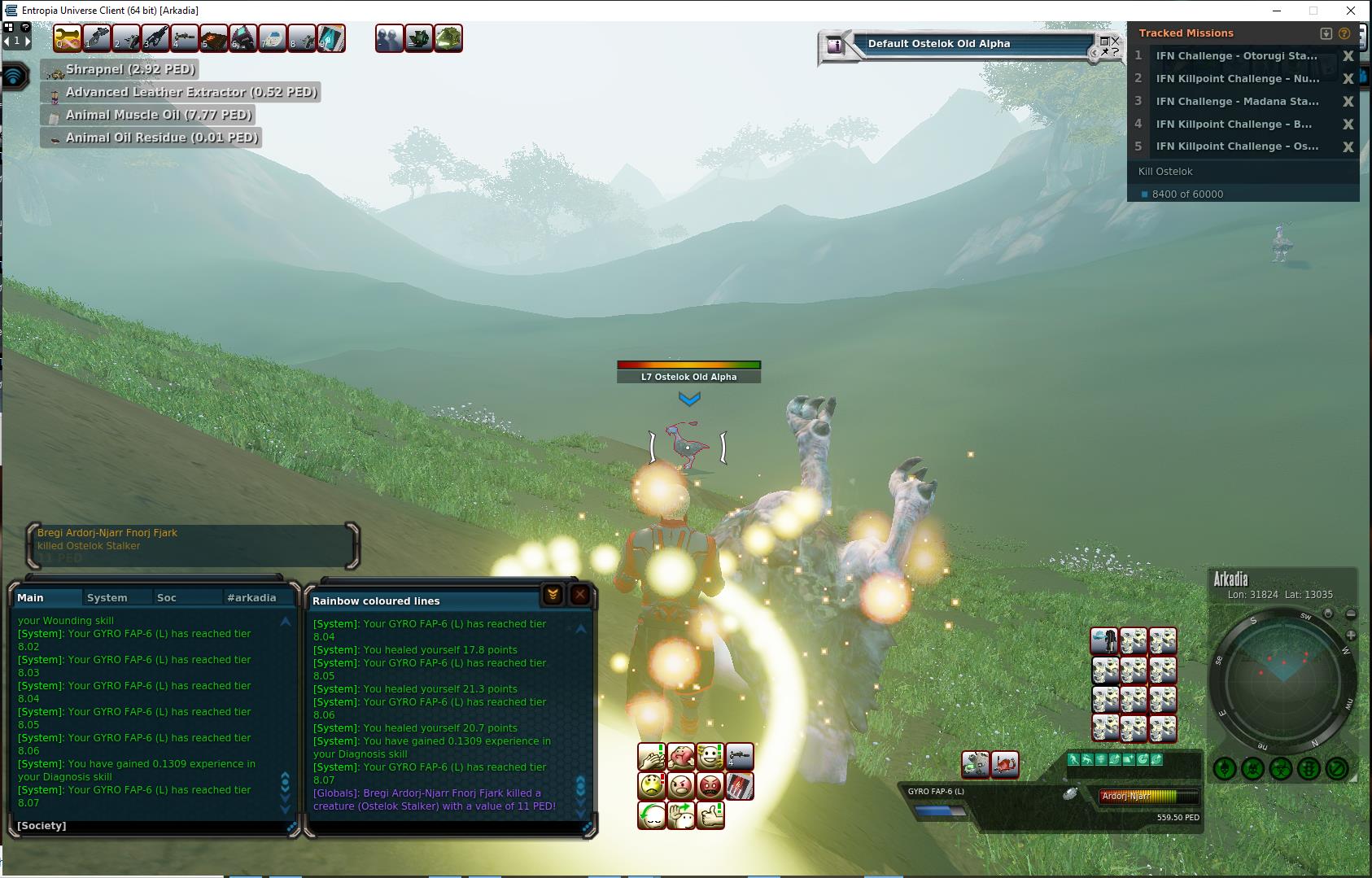Viewport: 1372px width, 878px height.
Task: Zoom out the radar with minus button
Action: click(1351, 614)
